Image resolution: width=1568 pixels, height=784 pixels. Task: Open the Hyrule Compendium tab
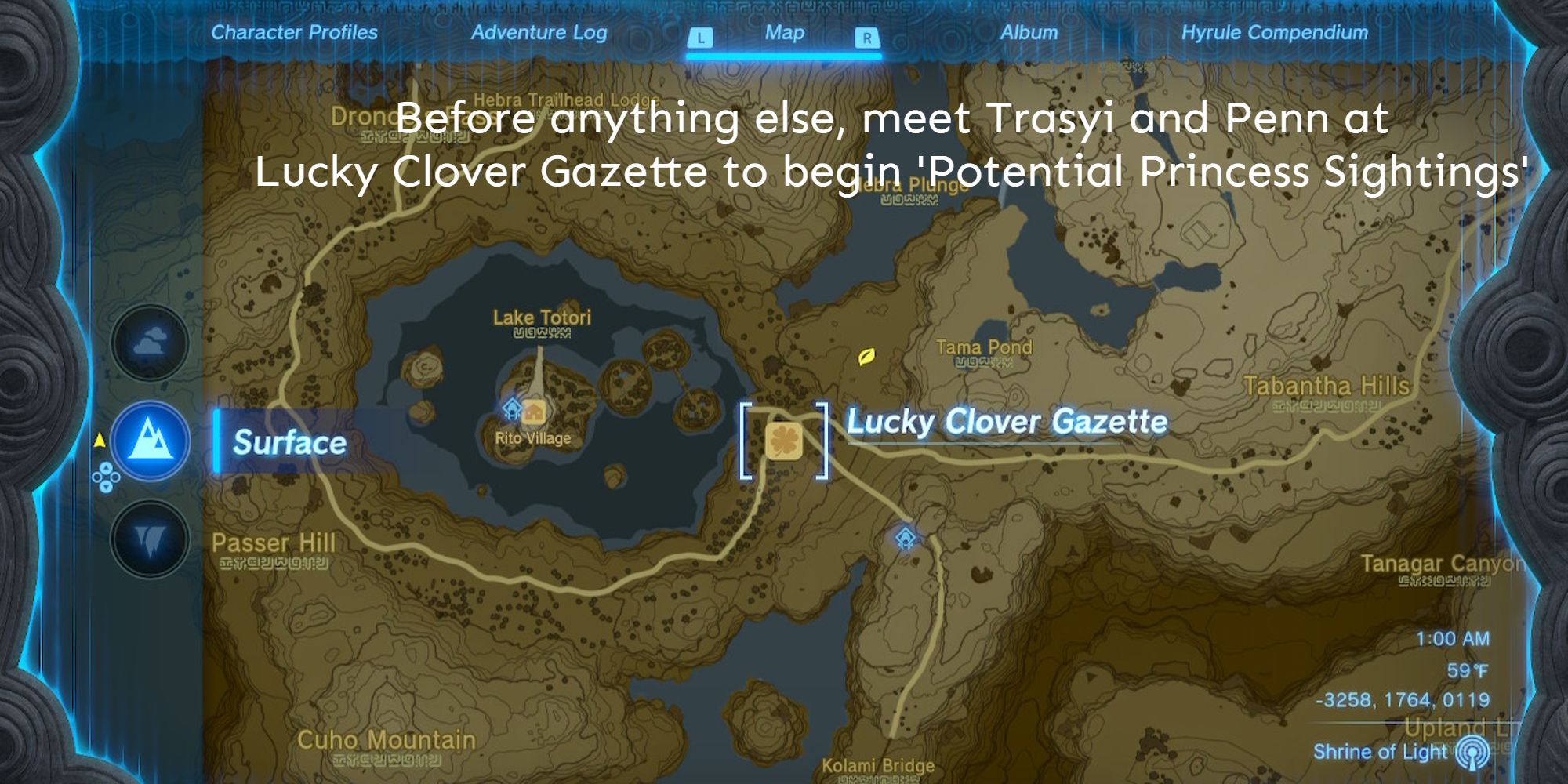(1274, 33)
